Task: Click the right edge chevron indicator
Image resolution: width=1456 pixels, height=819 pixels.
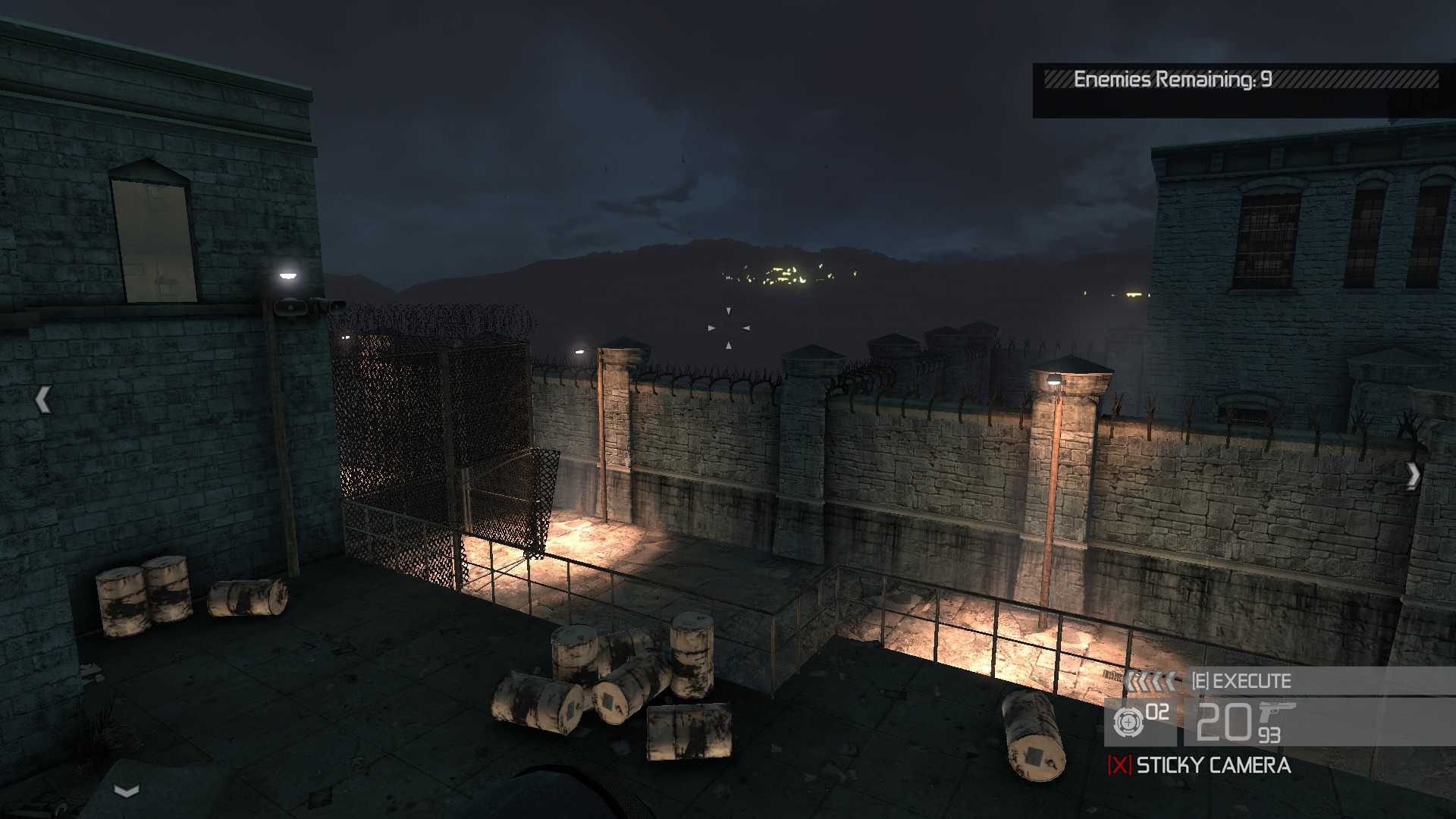Action: 1413,475
